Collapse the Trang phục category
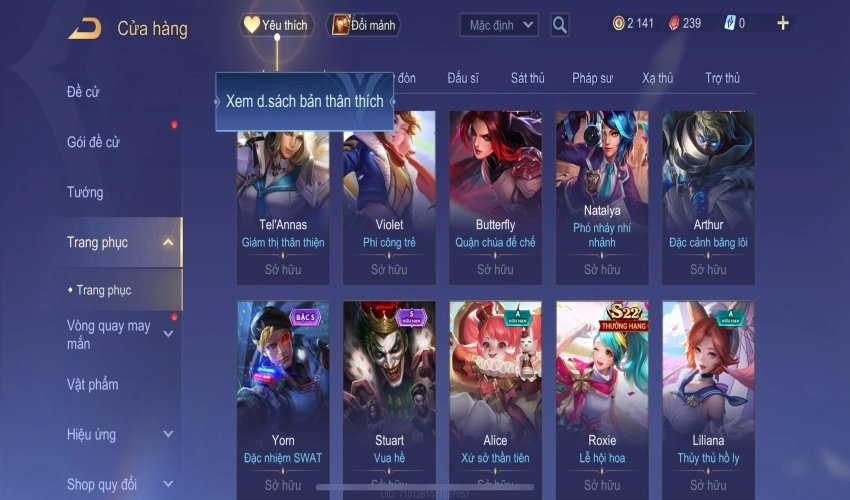This screenshot has width=850, height=500. (168, 242)
